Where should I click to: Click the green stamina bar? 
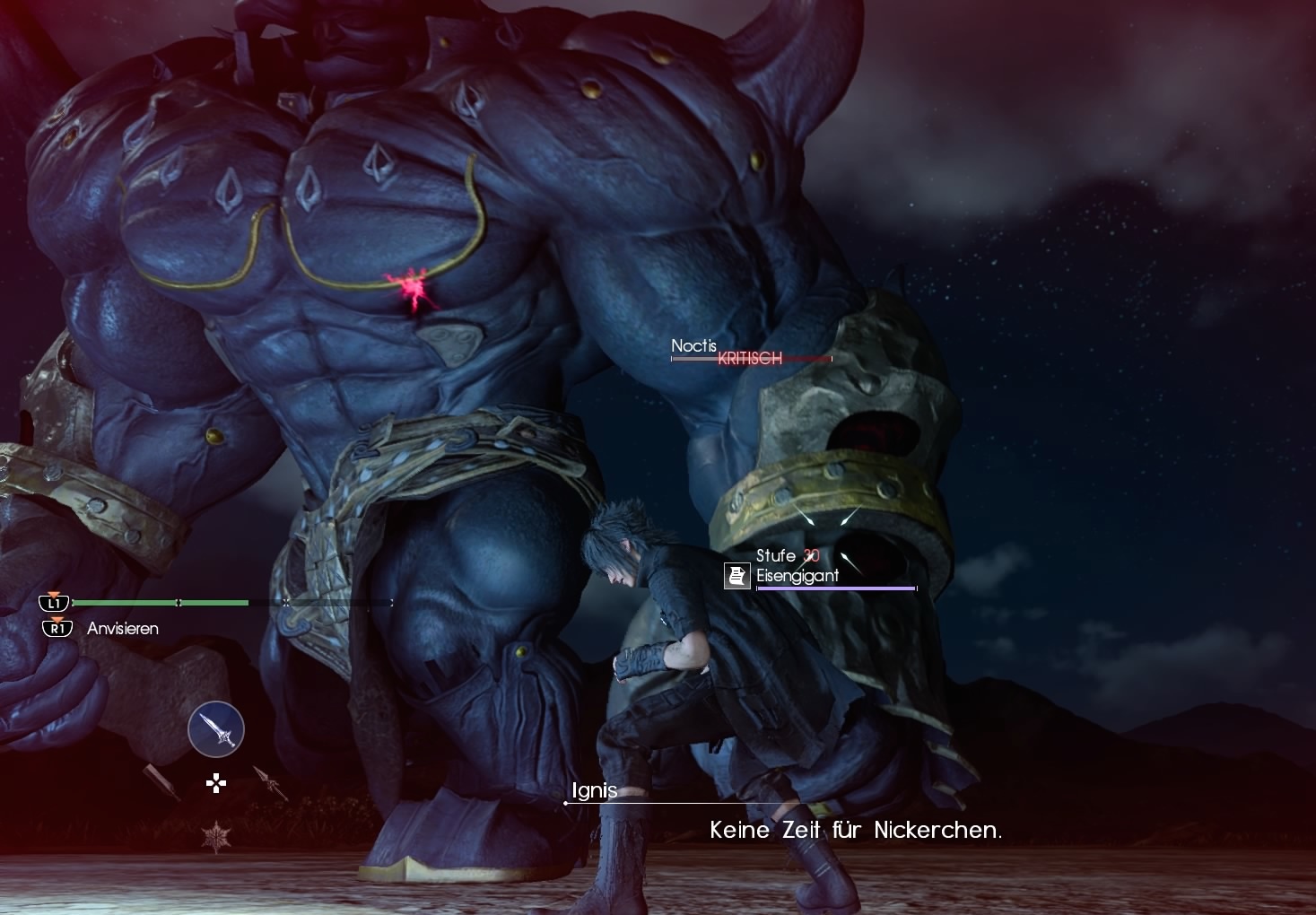(161, 603)
